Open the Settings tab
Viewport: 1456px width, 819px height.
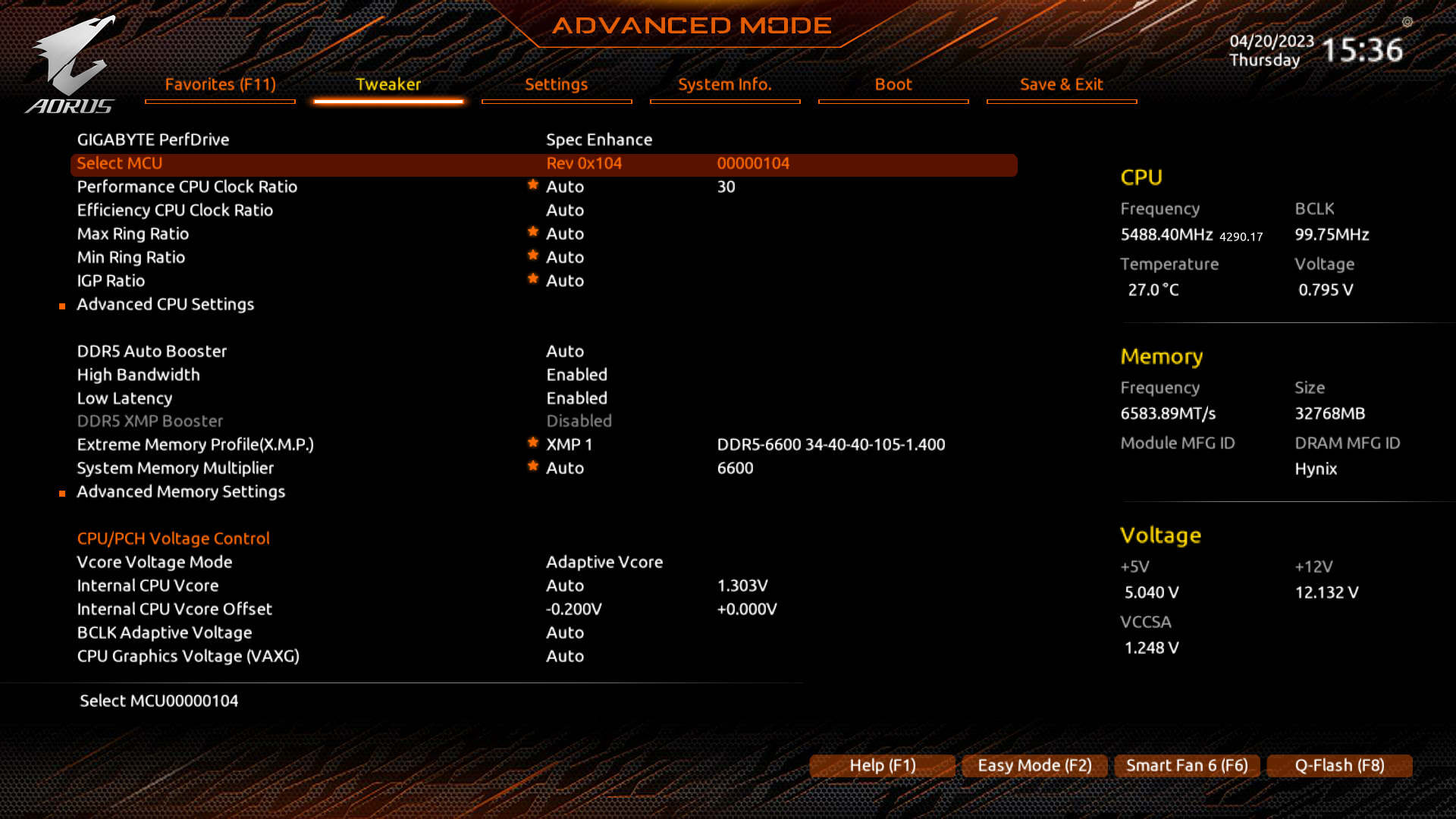(x=556, y=85)
